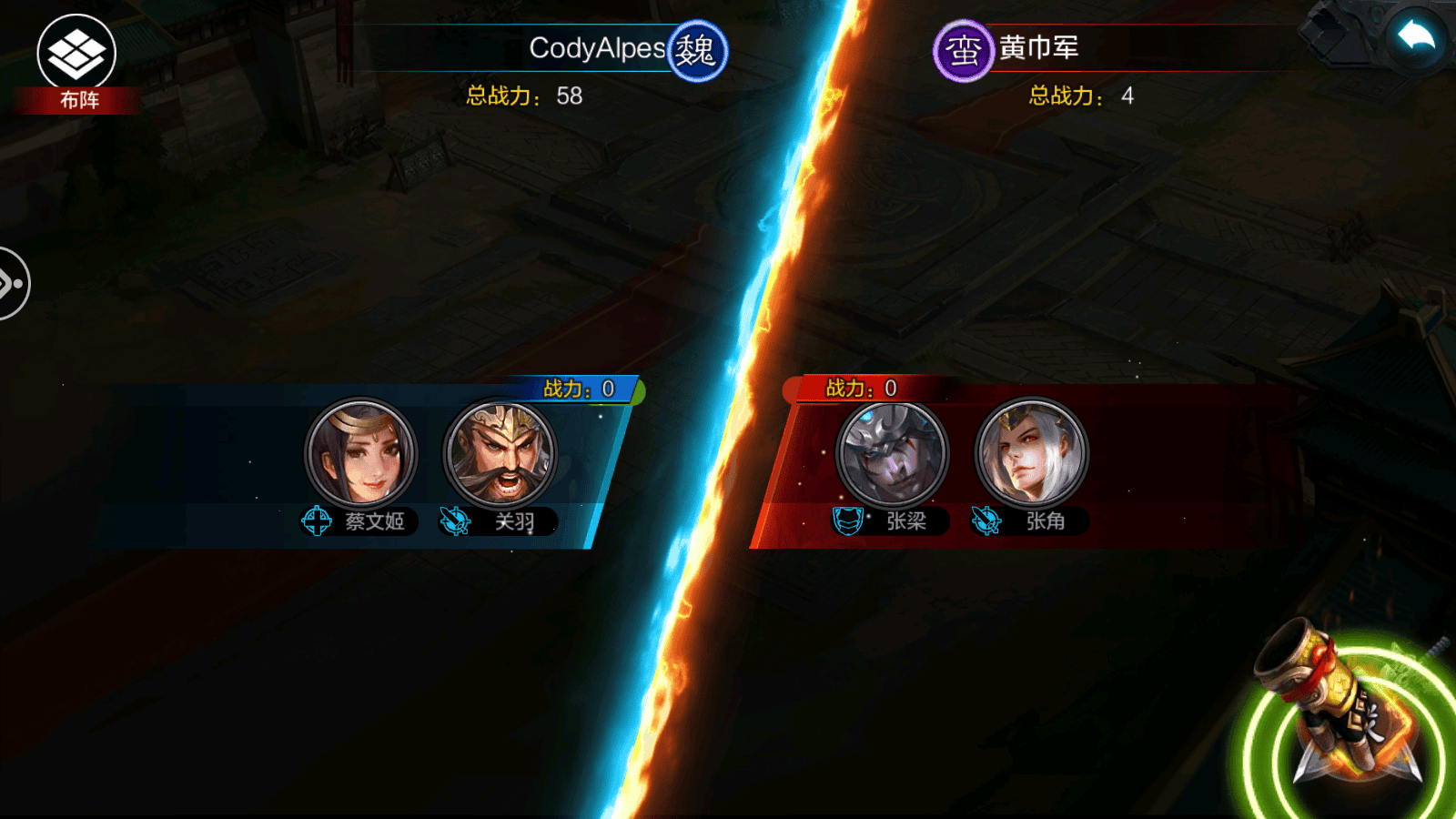Expand the side panel arrow tab
Screen dimensions: 1456x819
click(x=13, y=284)
